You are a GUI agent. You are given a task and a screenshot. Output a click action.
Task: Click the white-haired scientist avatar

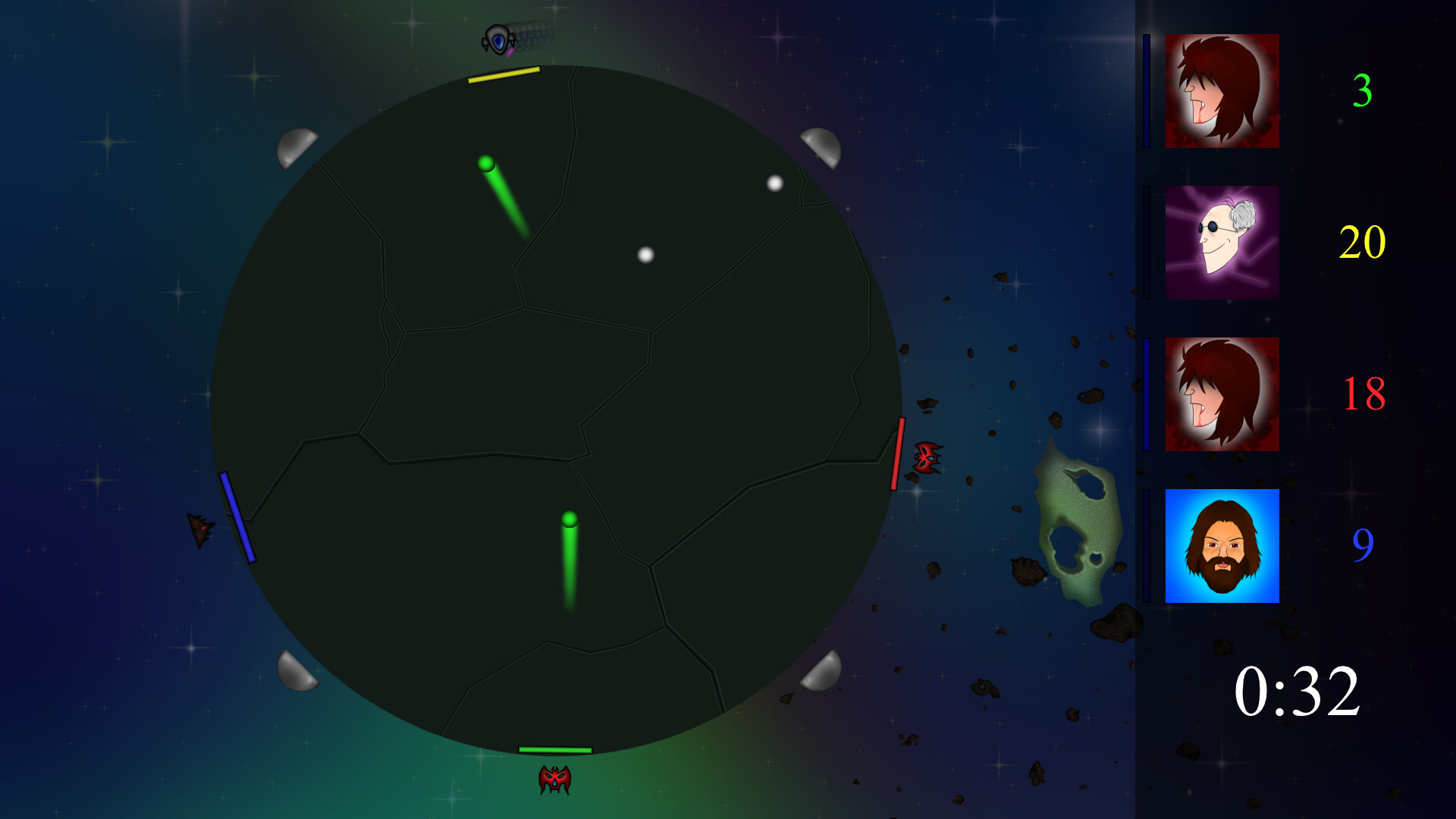[1222, 241]
